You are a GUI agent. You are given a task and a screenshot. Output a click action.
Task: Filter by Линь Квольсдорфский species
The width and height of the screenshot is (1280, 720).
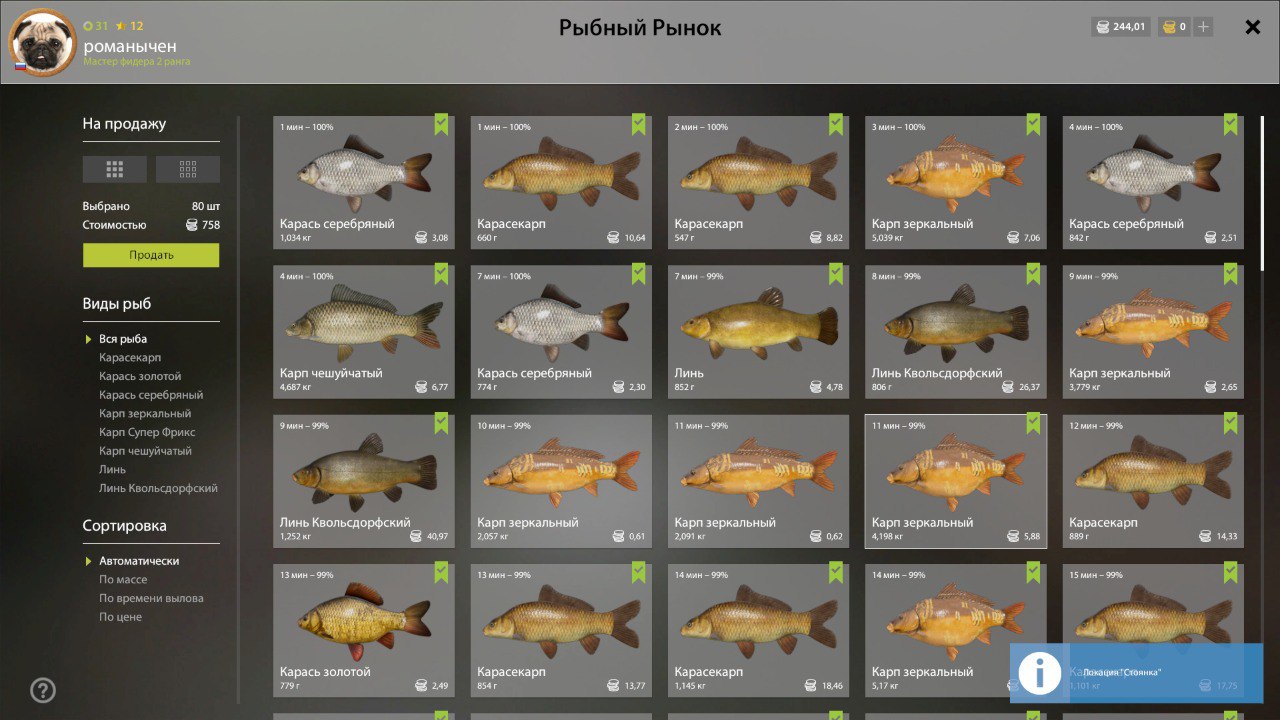click(158, 488)
